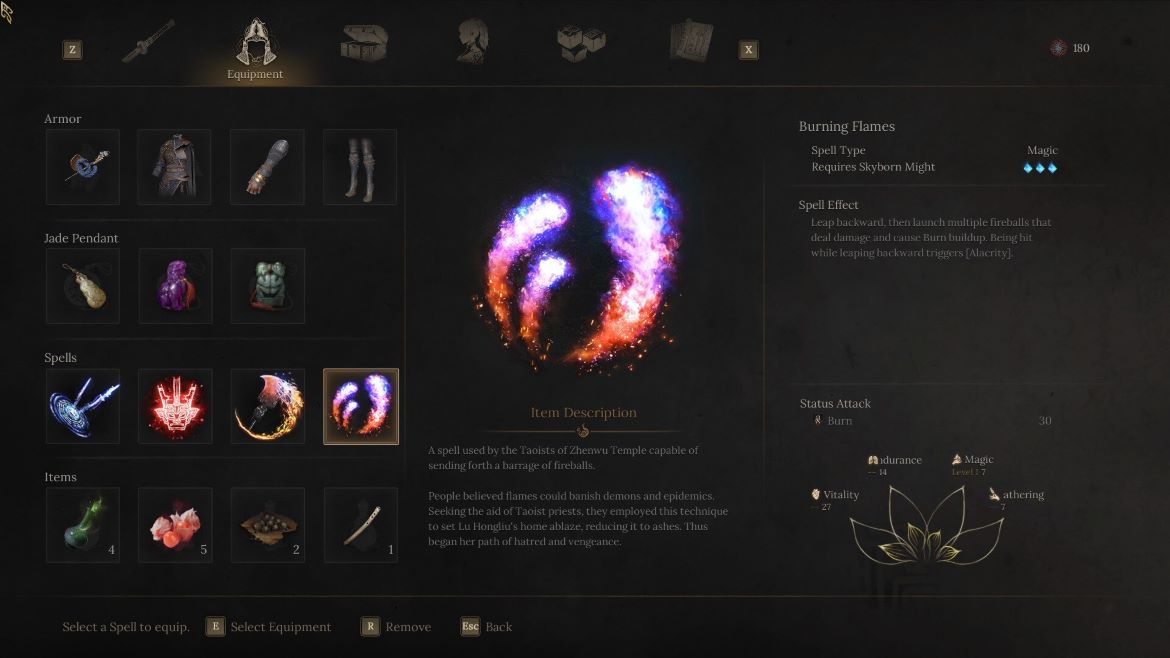
Task: Select the yellow gourd jade pendant
Action: 82,286
